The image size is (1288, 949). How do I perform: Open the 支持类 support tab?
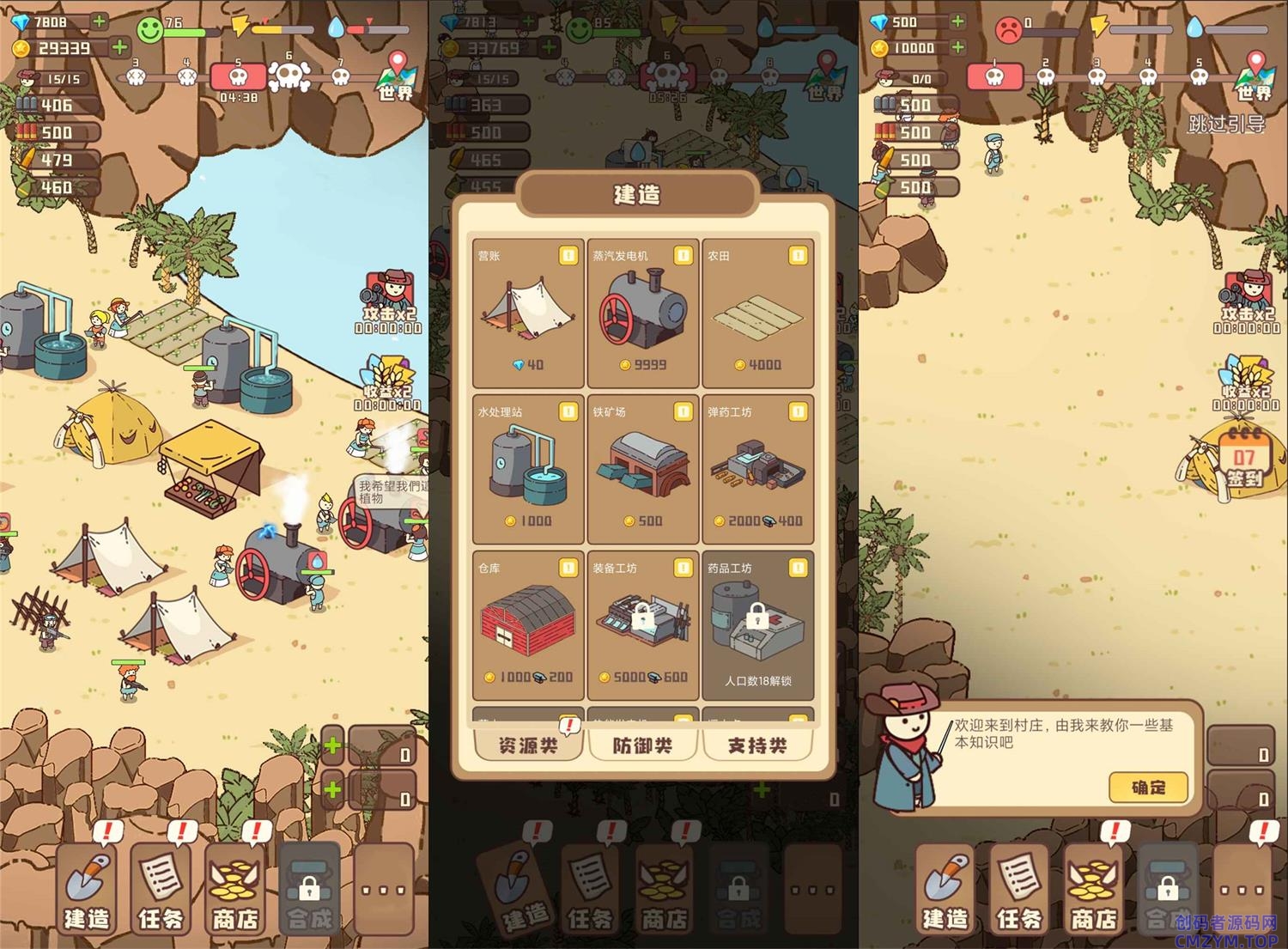(757, 745)
